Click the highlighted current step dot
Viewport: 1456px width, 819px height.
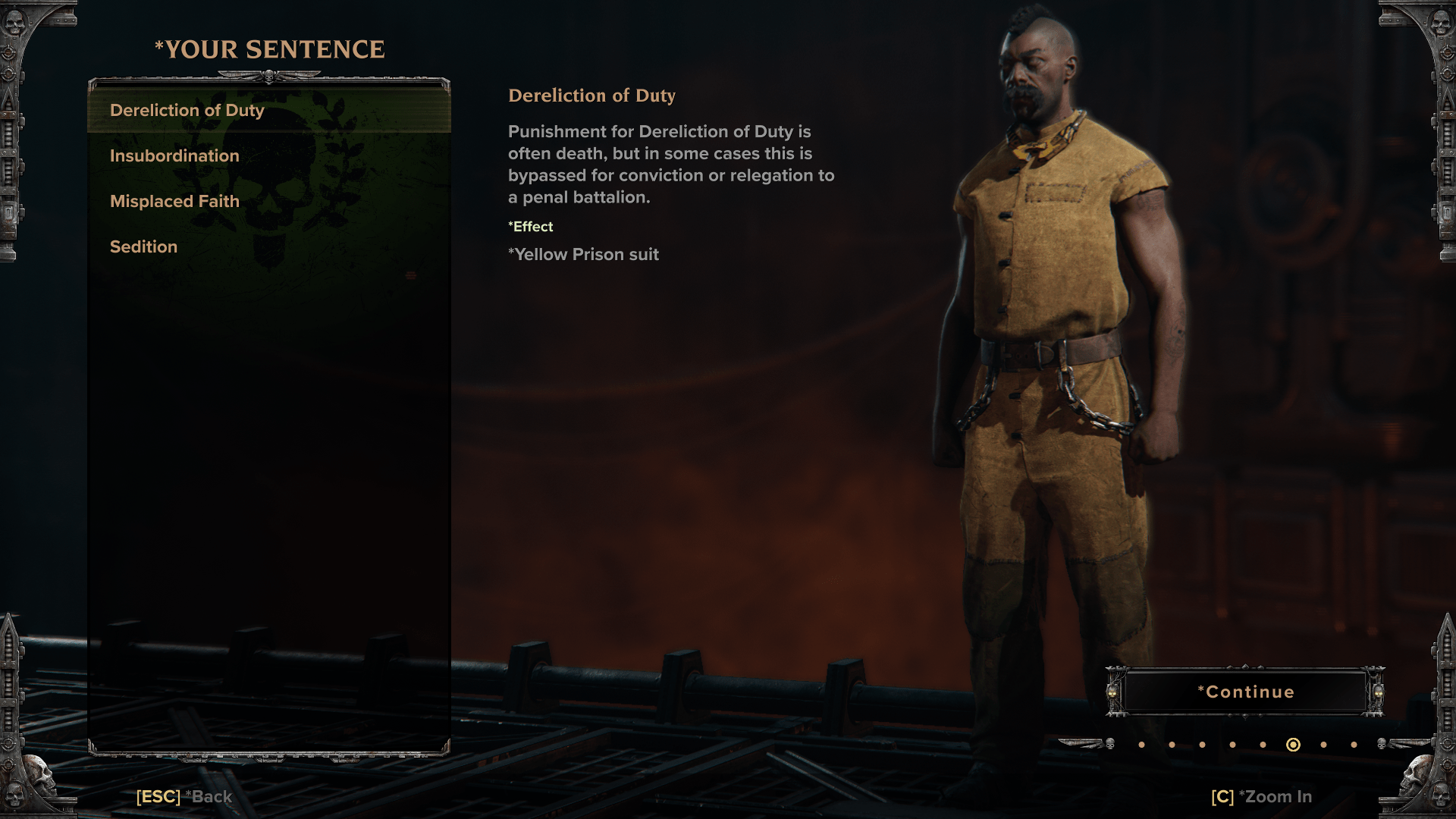tap(1293, 745)
